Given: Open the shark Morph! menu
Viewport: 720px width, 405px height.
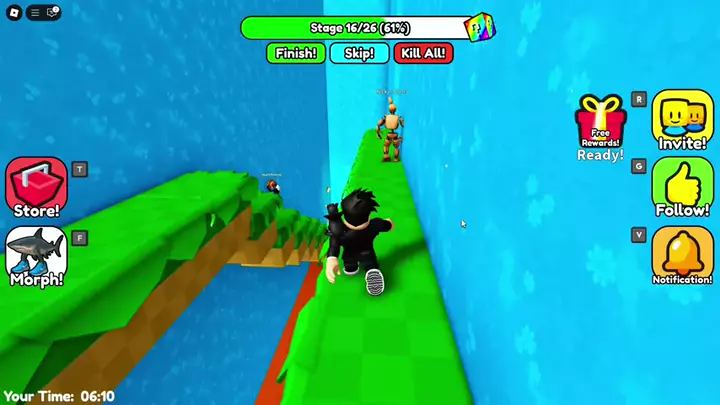Looking at the screenshot, I should click(36, 255).
